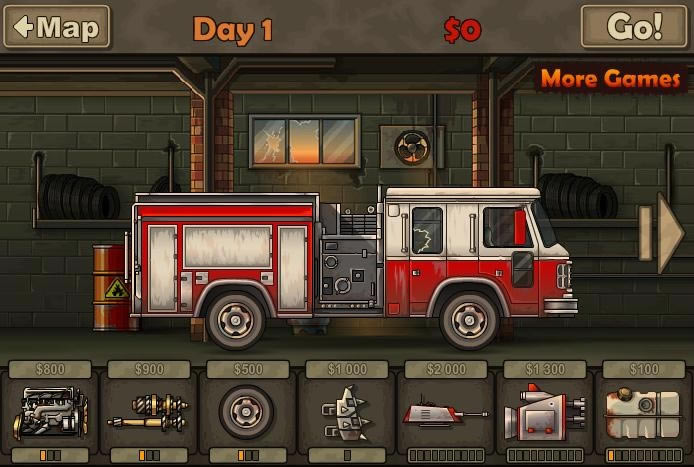Show the next vehicle with the arrow
This screenshot has height=467, width=694.
(669, 233)
